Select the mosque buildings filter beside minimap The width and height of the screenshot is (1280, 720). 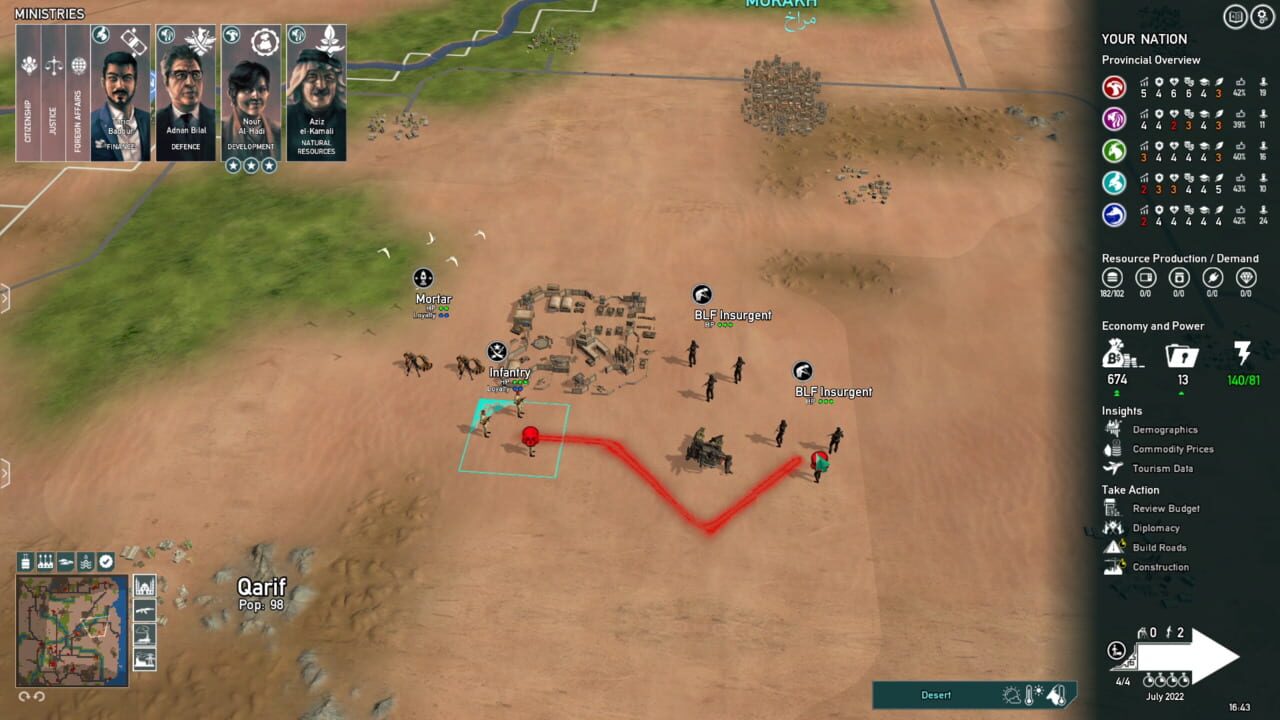click(144, 585)
